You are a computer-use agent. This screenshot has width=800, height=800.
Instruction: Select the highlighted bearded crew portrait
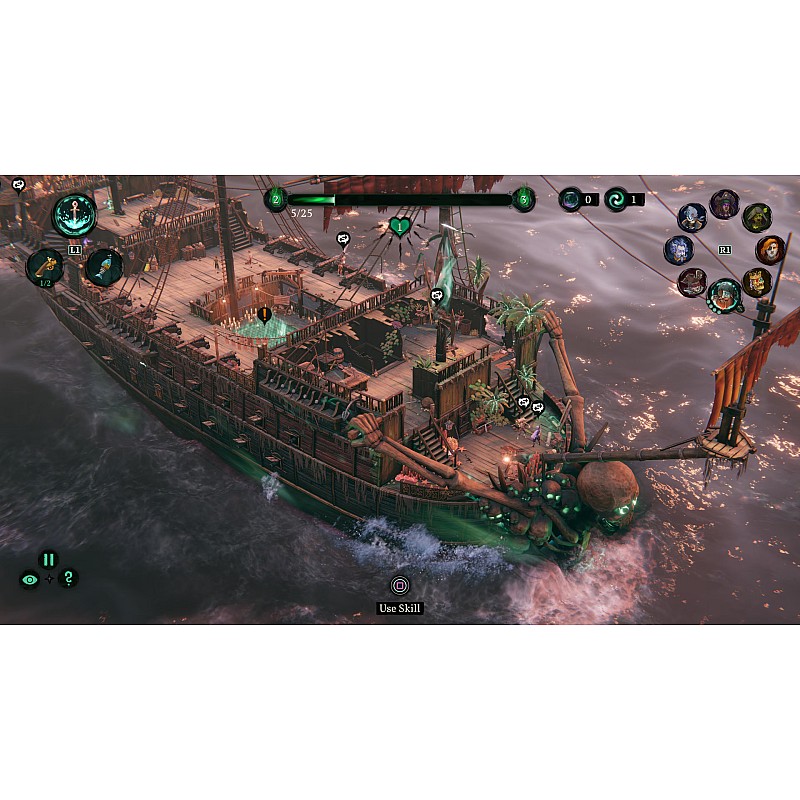pyautogui.click(x=724, y=295)
